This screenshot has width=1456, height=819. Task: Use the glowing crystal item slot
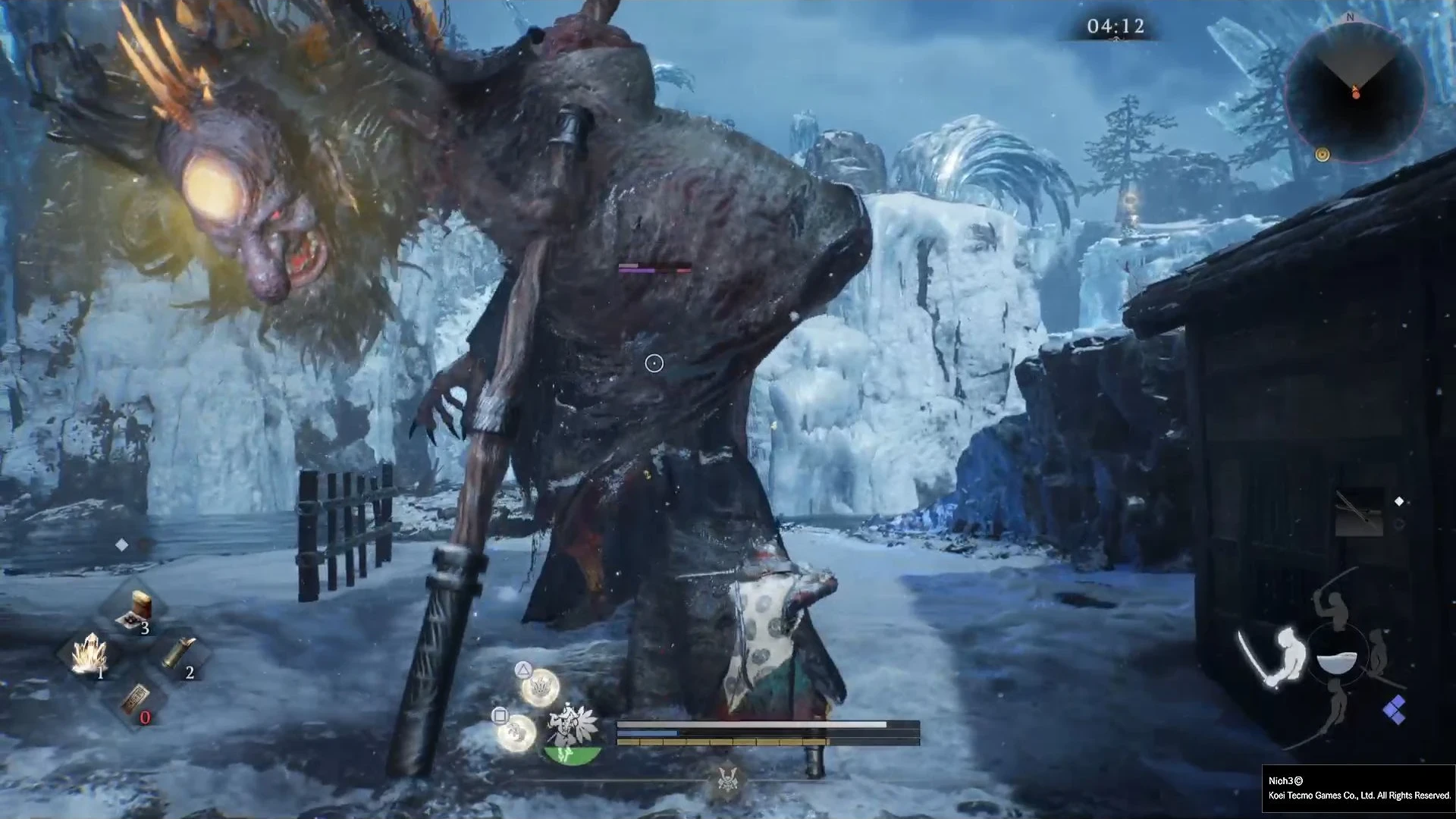89,654
